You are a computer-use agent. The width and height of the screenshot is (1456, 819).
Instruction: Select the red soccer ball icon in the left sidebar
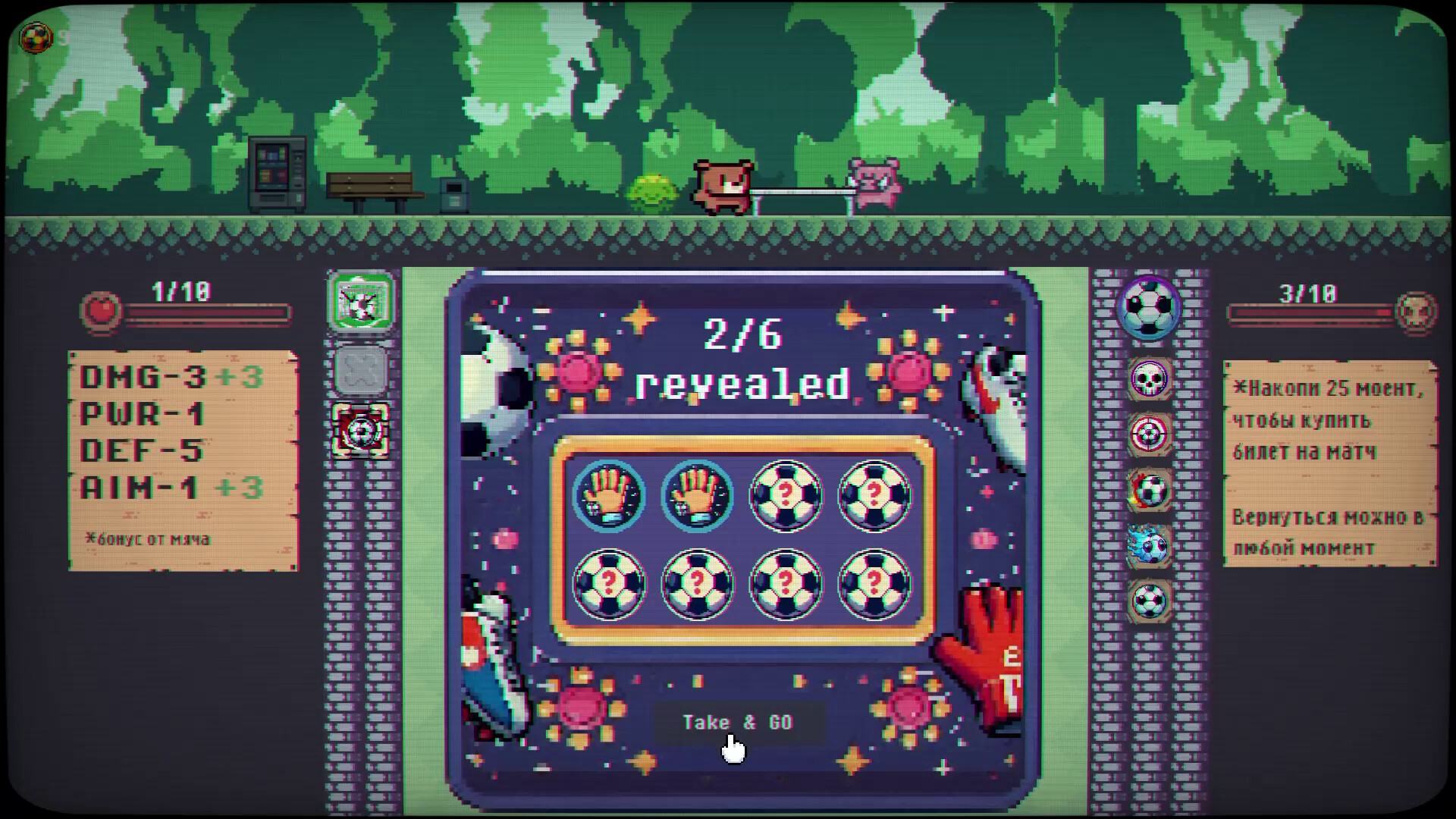[x=362, y=432]
